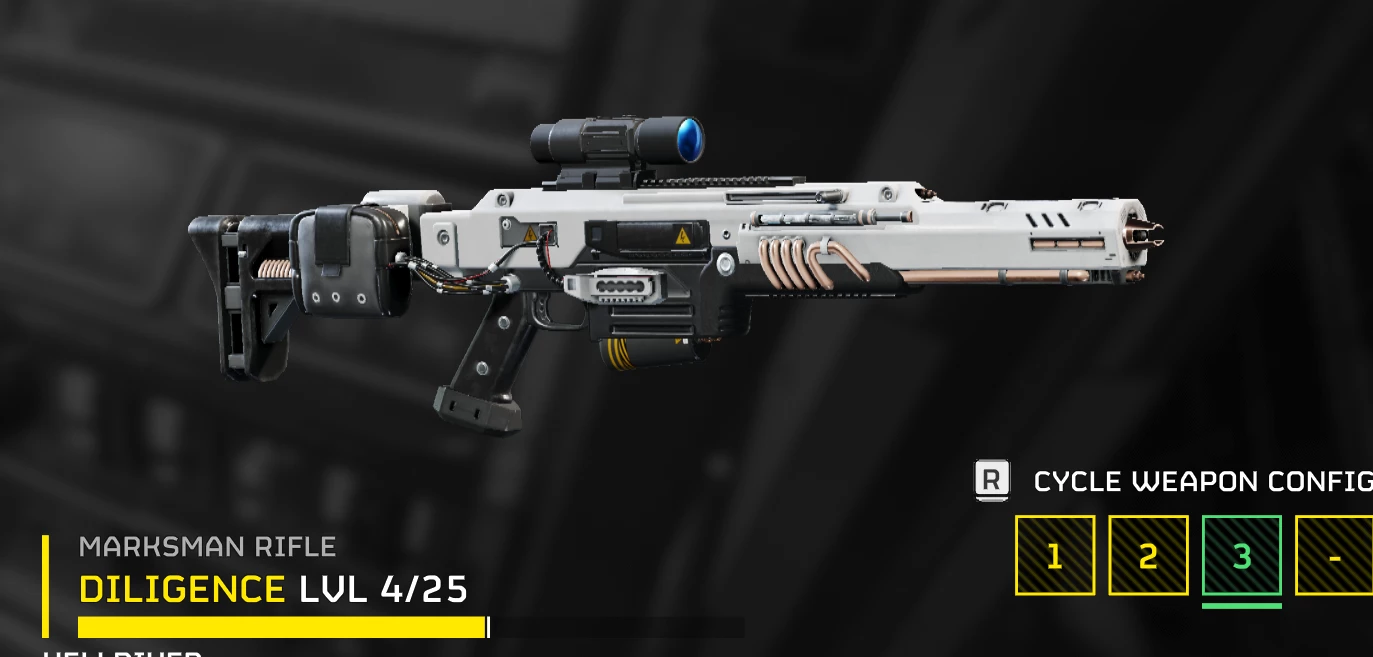Switch to weapon config slot 3
Viewport: 1373px width, 657px height.
pyautogui.click(x=1242, y=555)
